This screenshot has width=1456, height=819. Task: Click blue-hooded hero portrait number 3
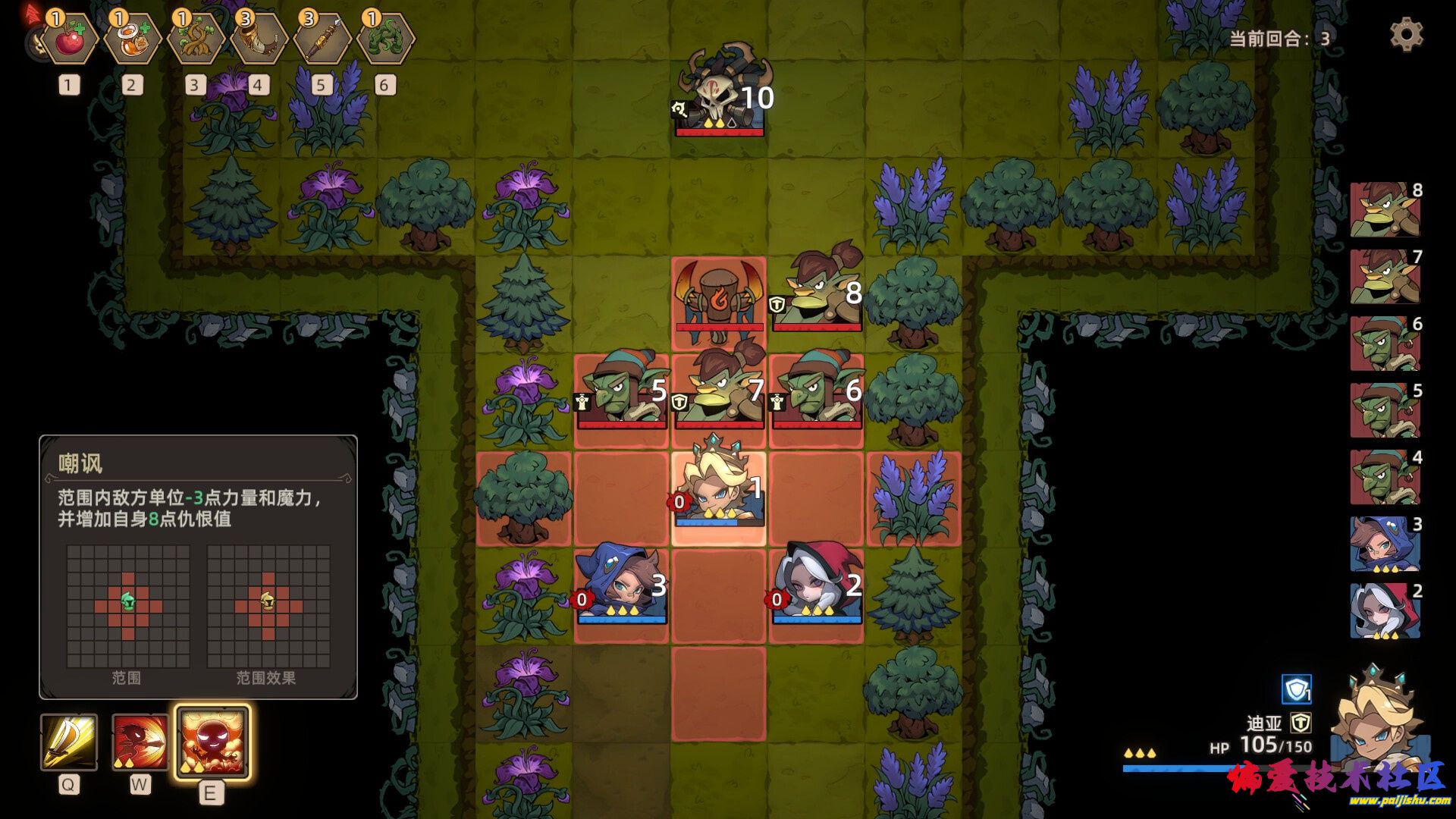[1385, 544]
